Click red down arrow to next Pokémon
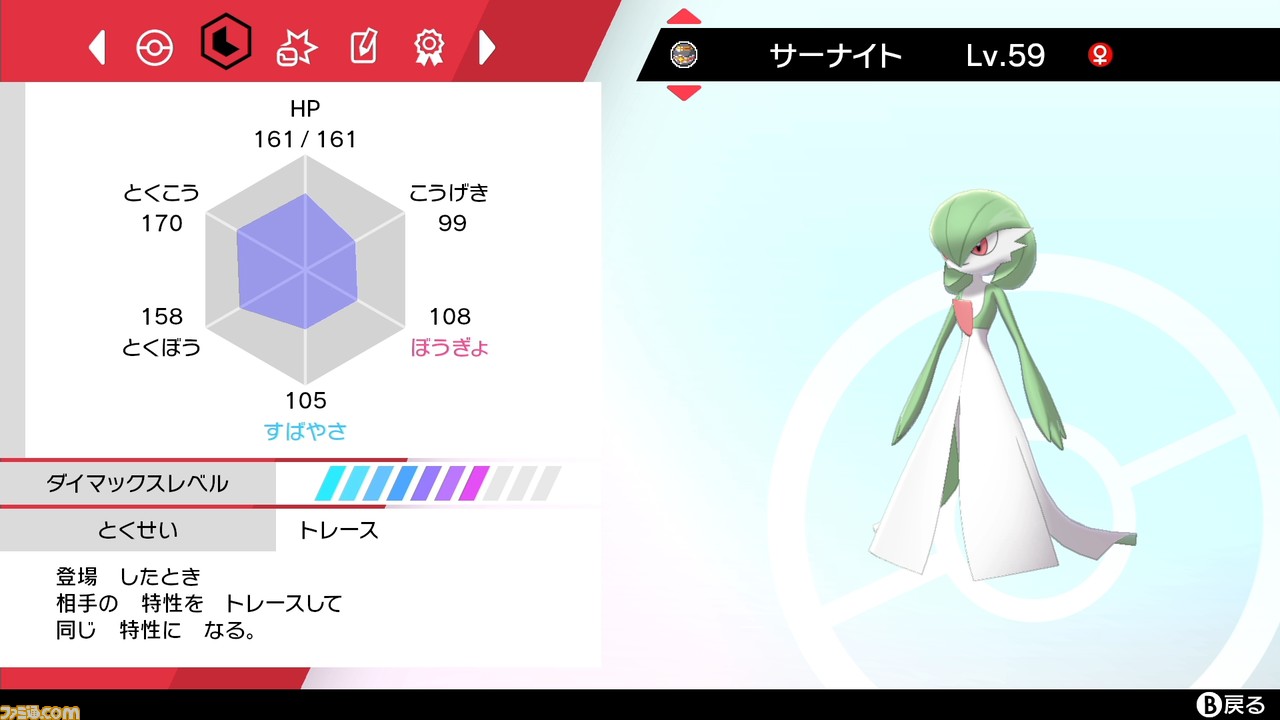1280x720 pixels. (x=684, y=92)
